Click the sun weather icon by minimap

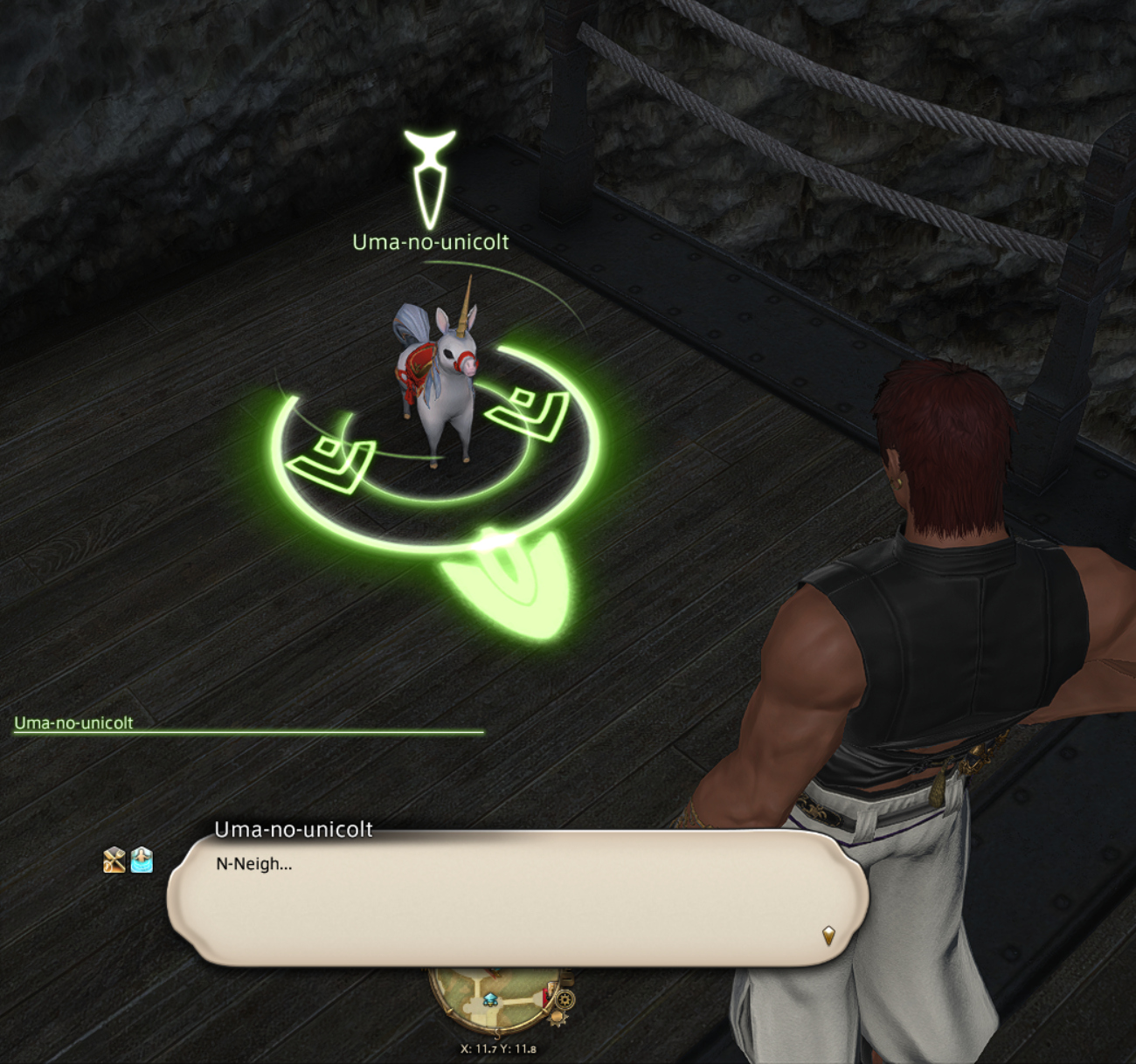[x=558, y=1017]
